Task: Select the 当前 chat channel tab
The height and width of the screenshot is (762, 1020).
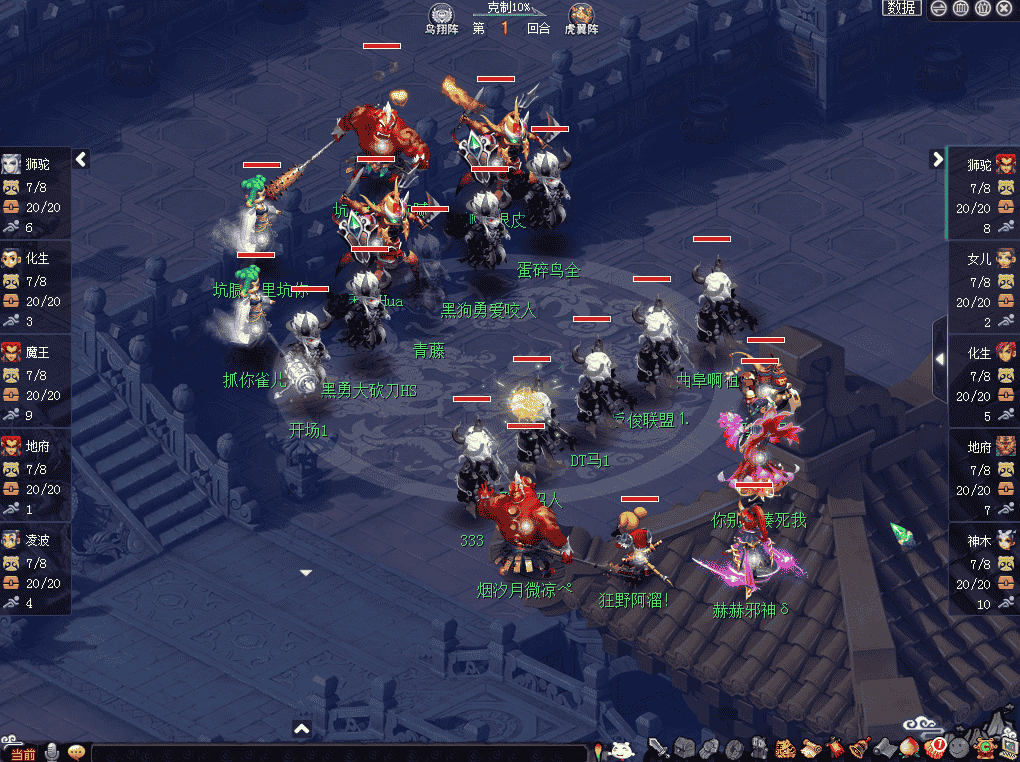Action: click(x=22, y=753)
